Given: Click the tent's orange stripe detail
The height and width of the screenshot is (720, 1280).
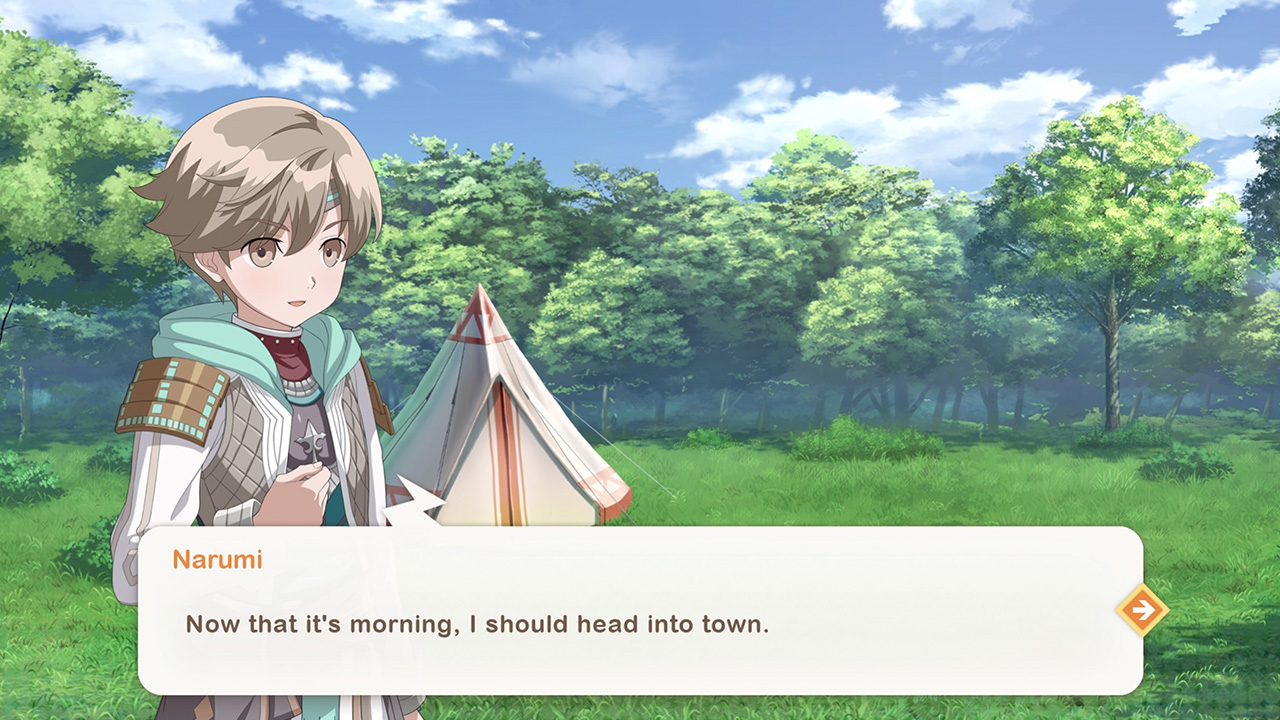Looking at the screenshot, I should click(x=505, y=460).
